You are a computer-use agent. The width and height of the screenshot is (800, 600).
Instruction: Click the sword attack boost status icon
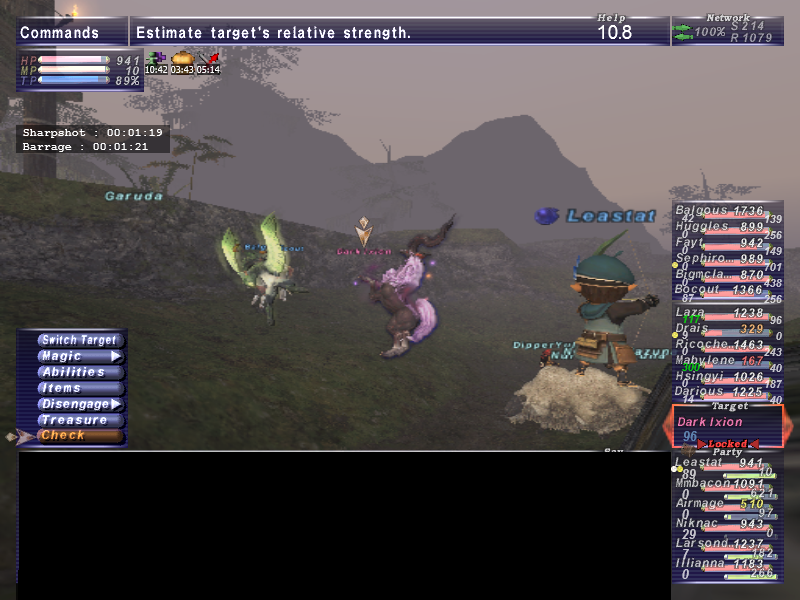point(208,60)
